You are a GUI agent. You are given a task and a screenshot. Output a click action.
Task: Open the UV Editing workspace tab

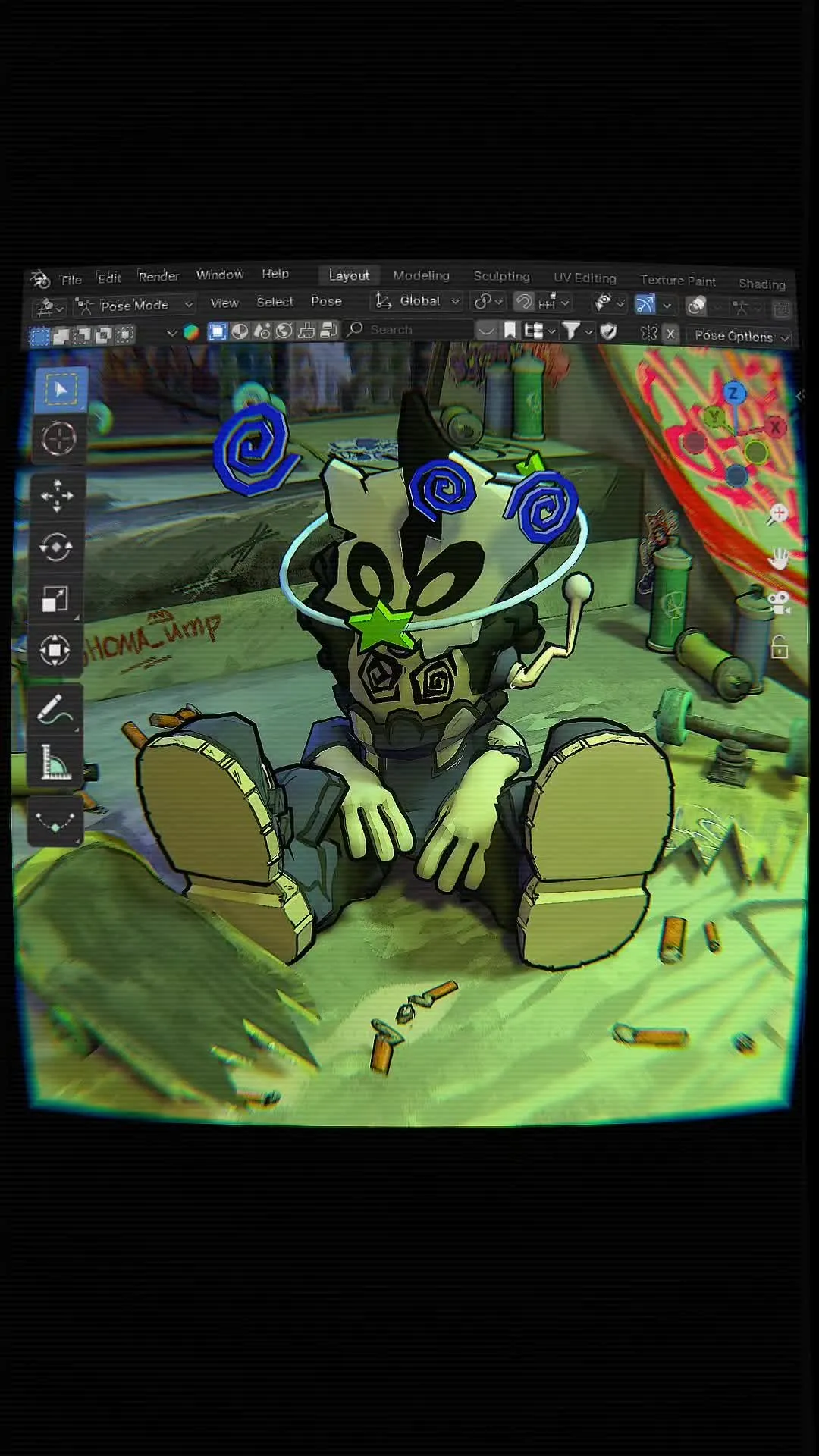(x=585, y=278)
